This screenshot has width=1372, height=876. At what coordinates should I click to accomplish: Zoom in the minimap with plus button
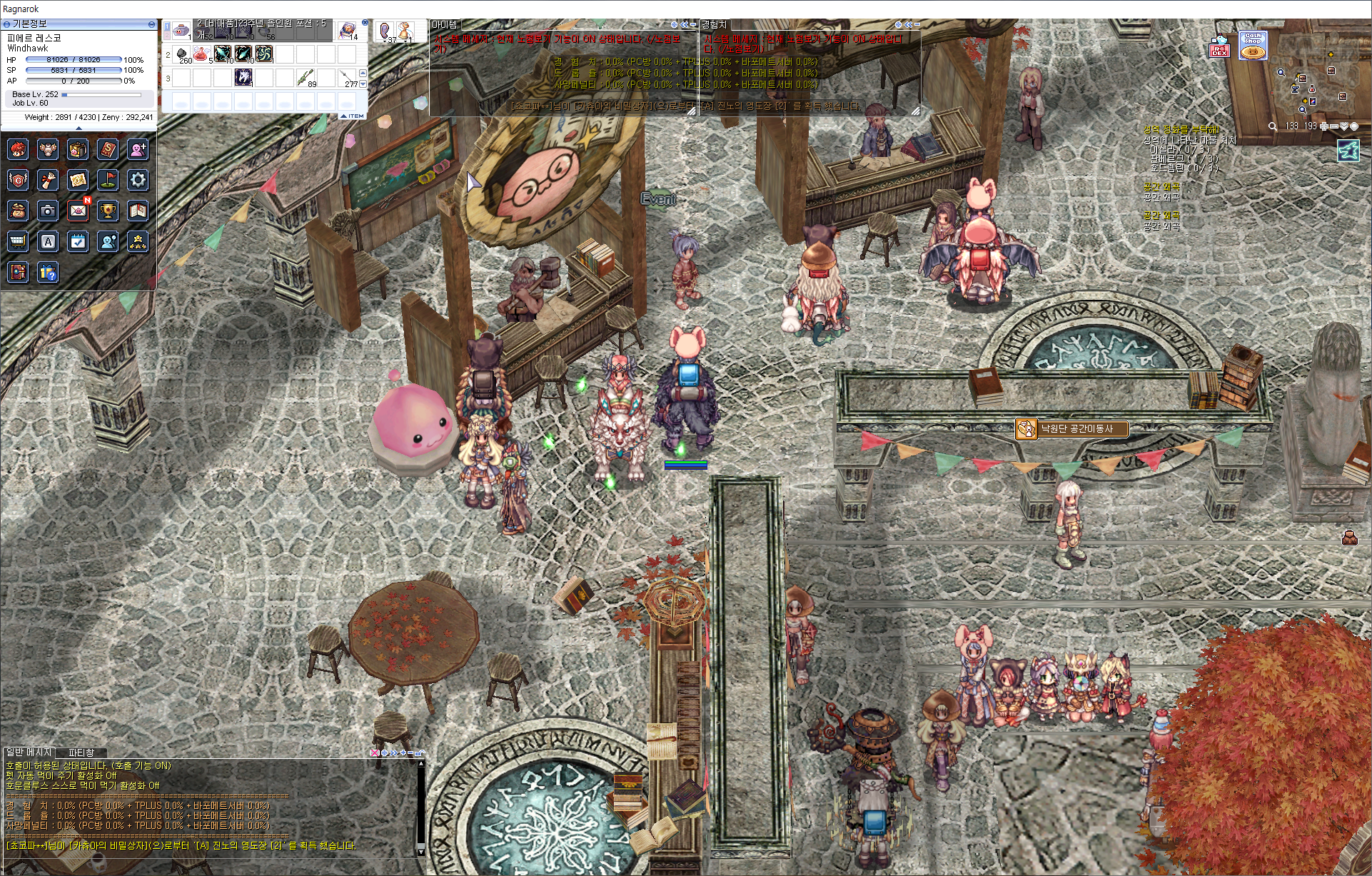pyautogui.click(x=1324, y=126)
